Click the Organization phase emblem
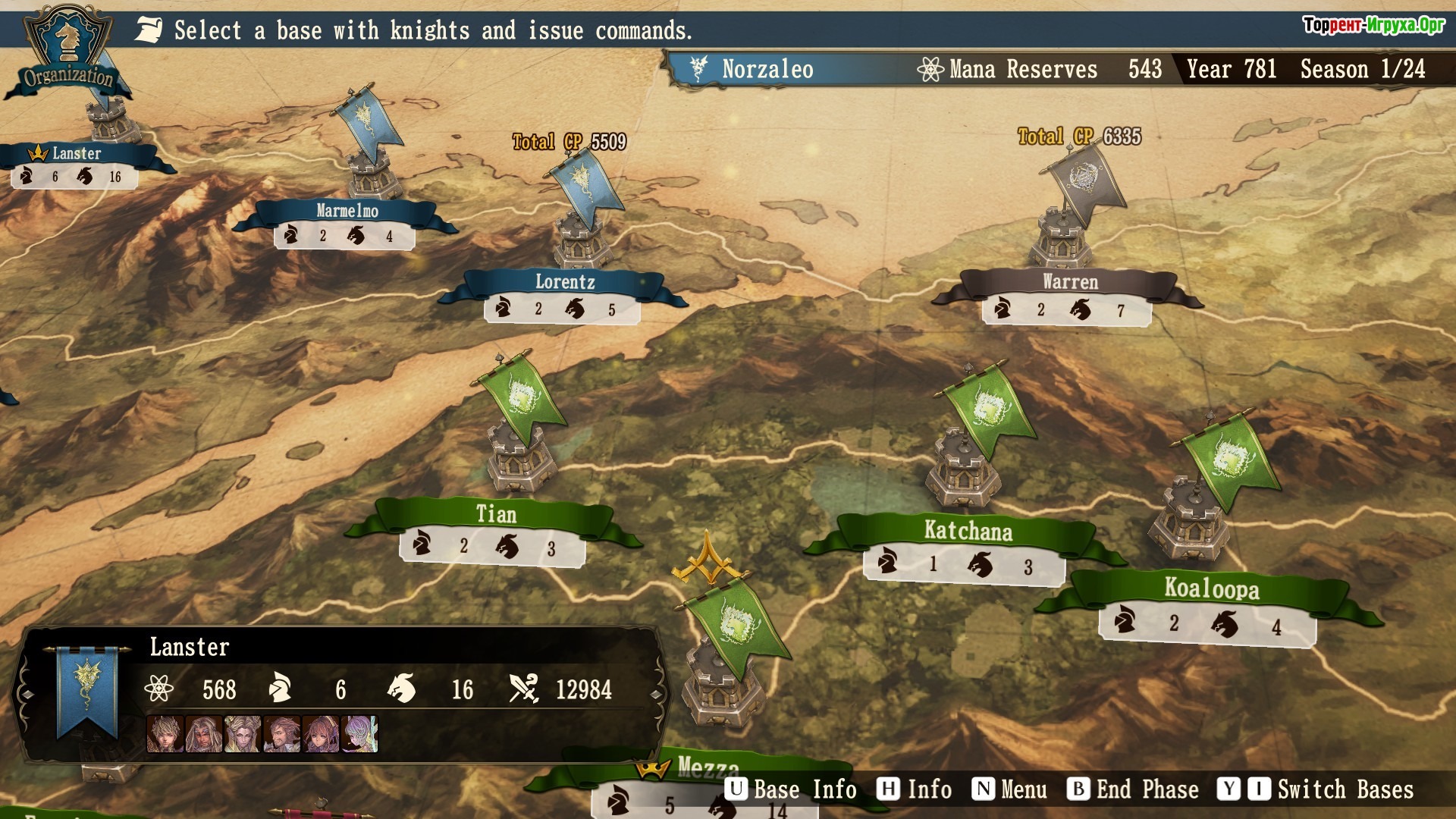1456x819 pixels. (x=67, y=52)
